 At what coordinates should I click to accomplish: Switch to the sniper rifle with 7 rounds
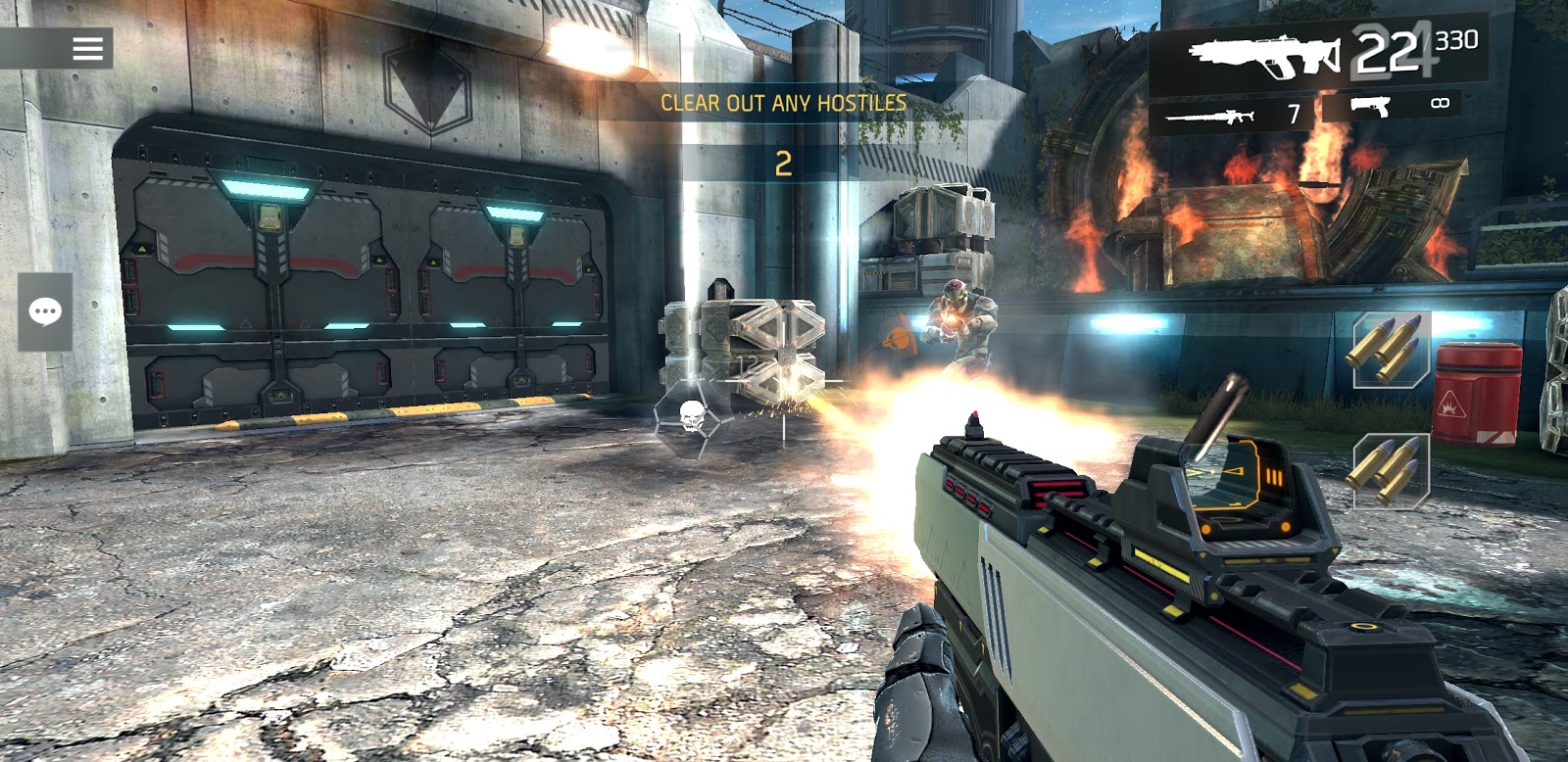point(1233,114)
